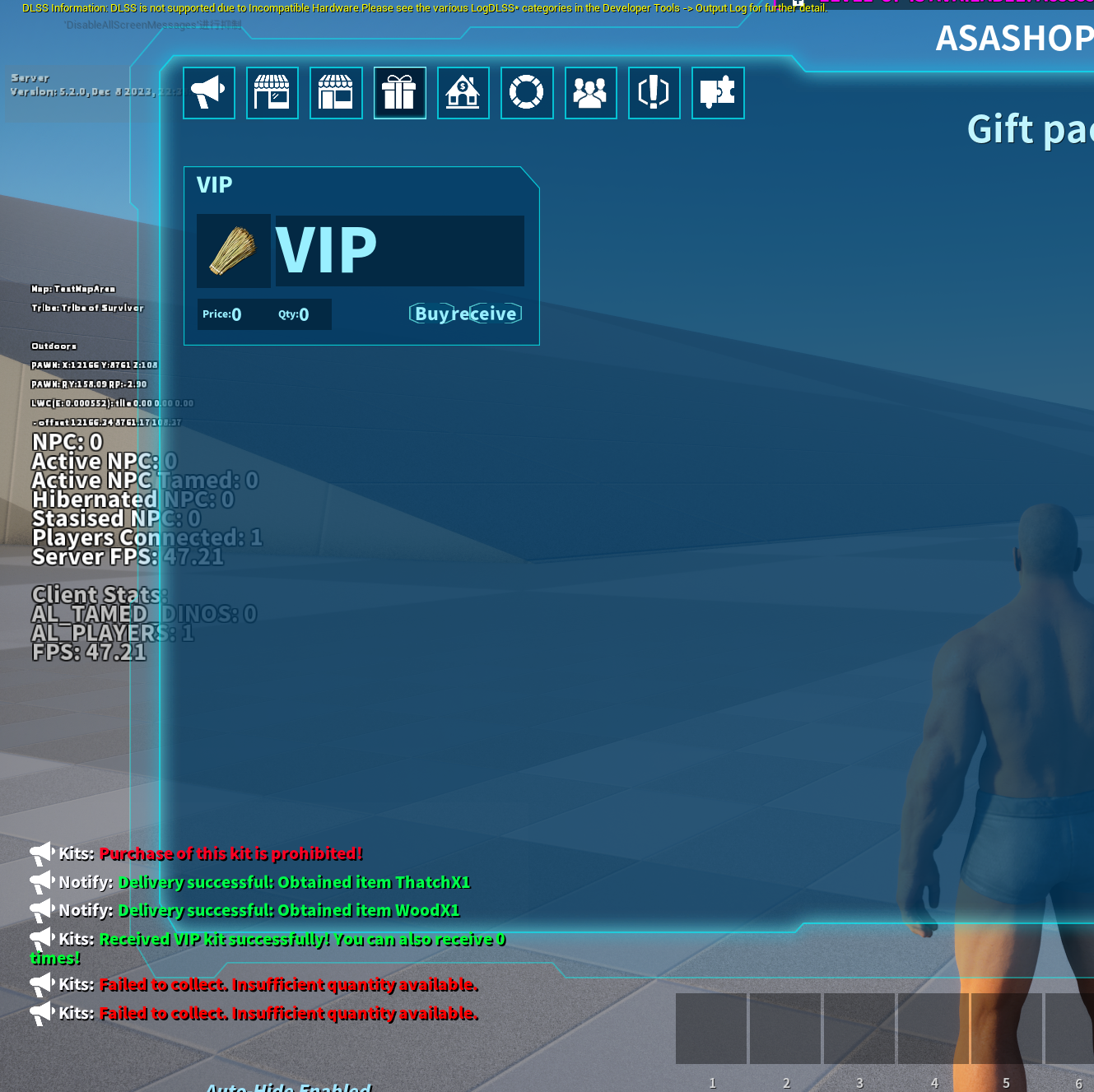
Task: Open the puzzle piece plugins icon
Action: 717,92
